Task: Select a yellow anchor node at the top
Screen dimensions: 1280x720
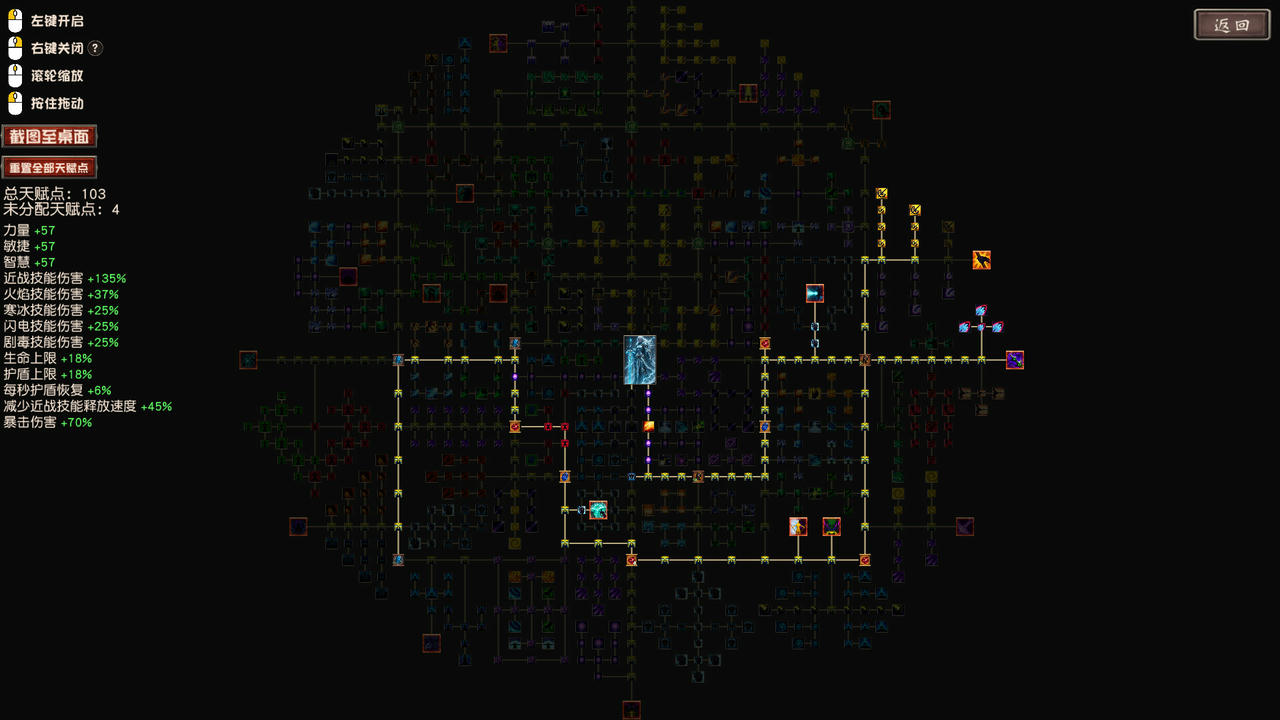Action: 880,190
